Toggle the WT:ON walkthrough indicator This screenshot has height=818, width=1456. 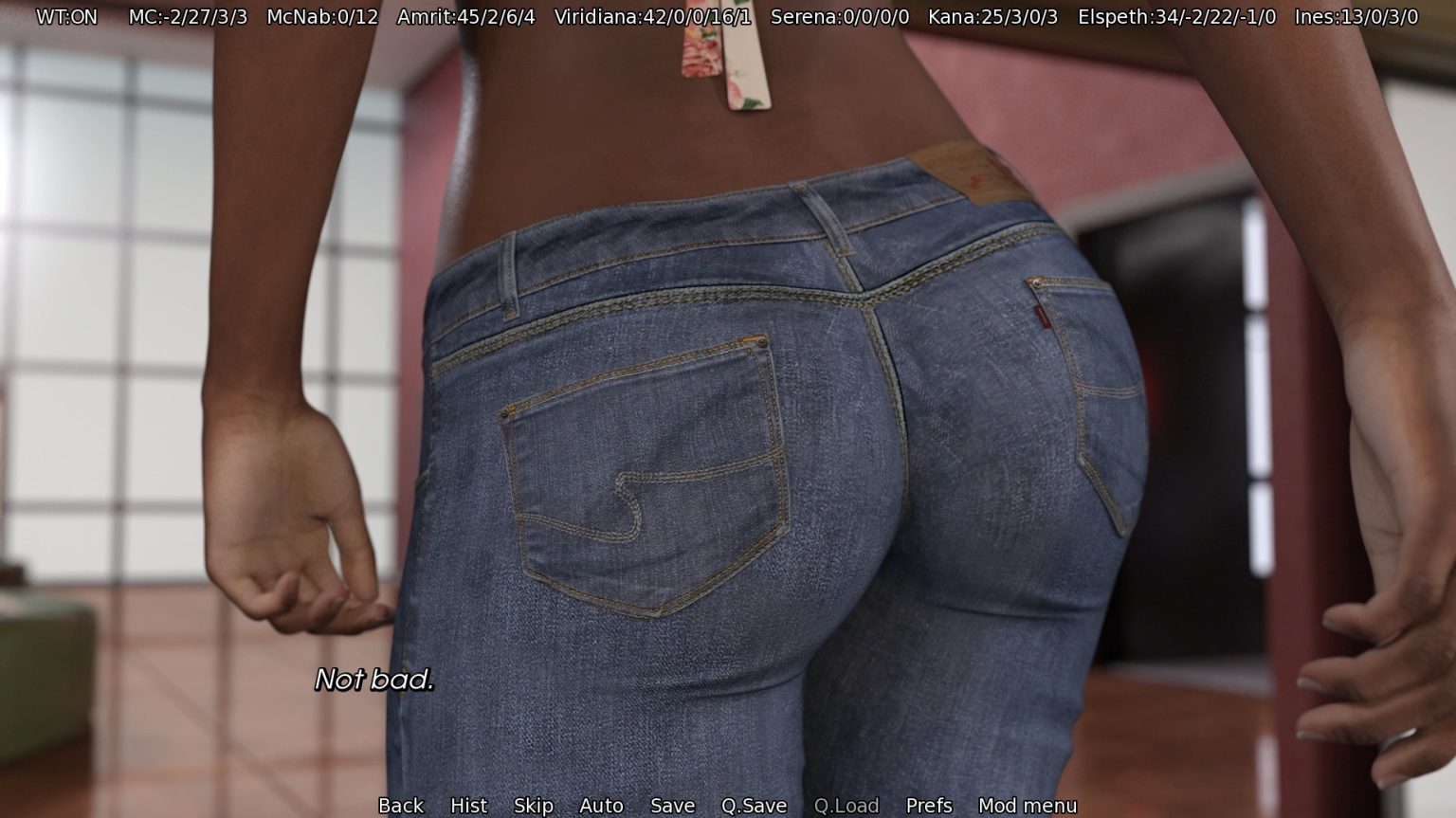(68, 16)
